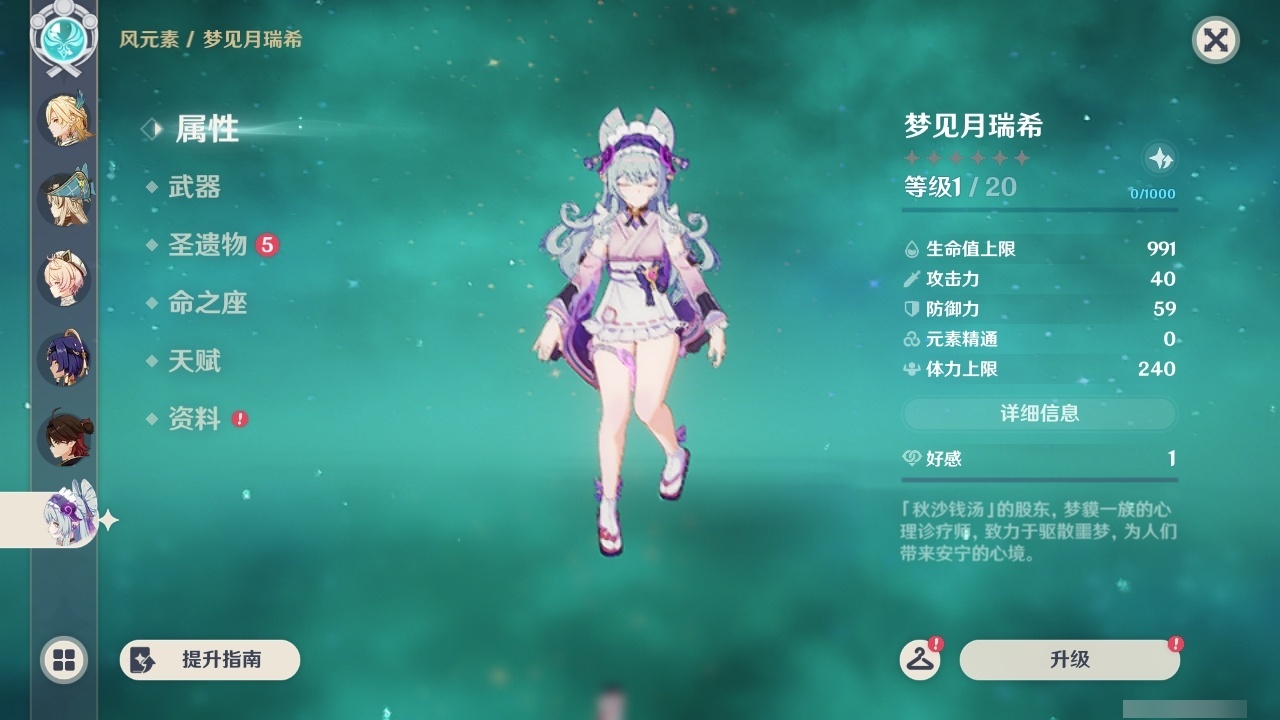The width and height of the screenshot is (1280, 720).
Task: Click the Elemental Mastery icon beside 元素精通
Action: pos(911,339)
